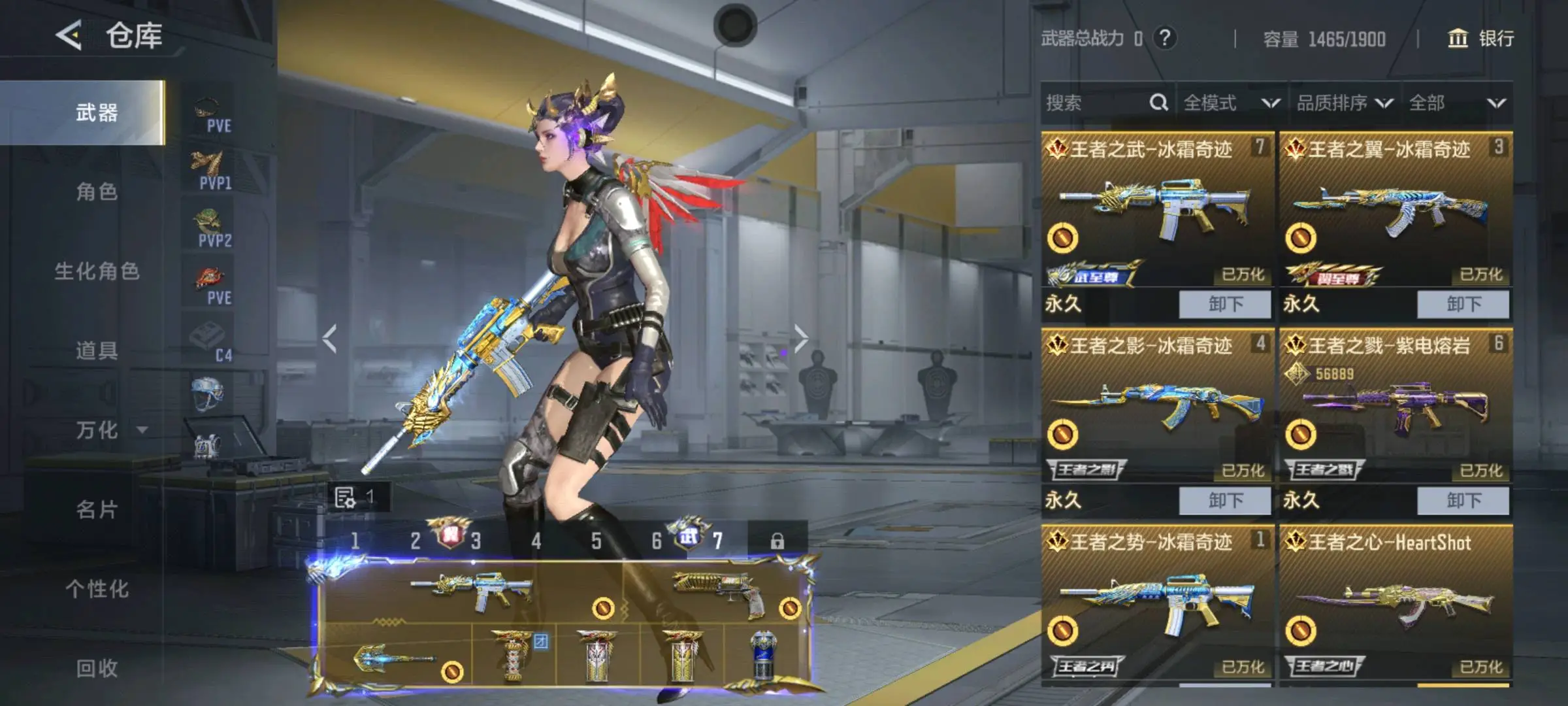Select the locked loadout slot
The image size is (1568, 706).
point(777,541)
